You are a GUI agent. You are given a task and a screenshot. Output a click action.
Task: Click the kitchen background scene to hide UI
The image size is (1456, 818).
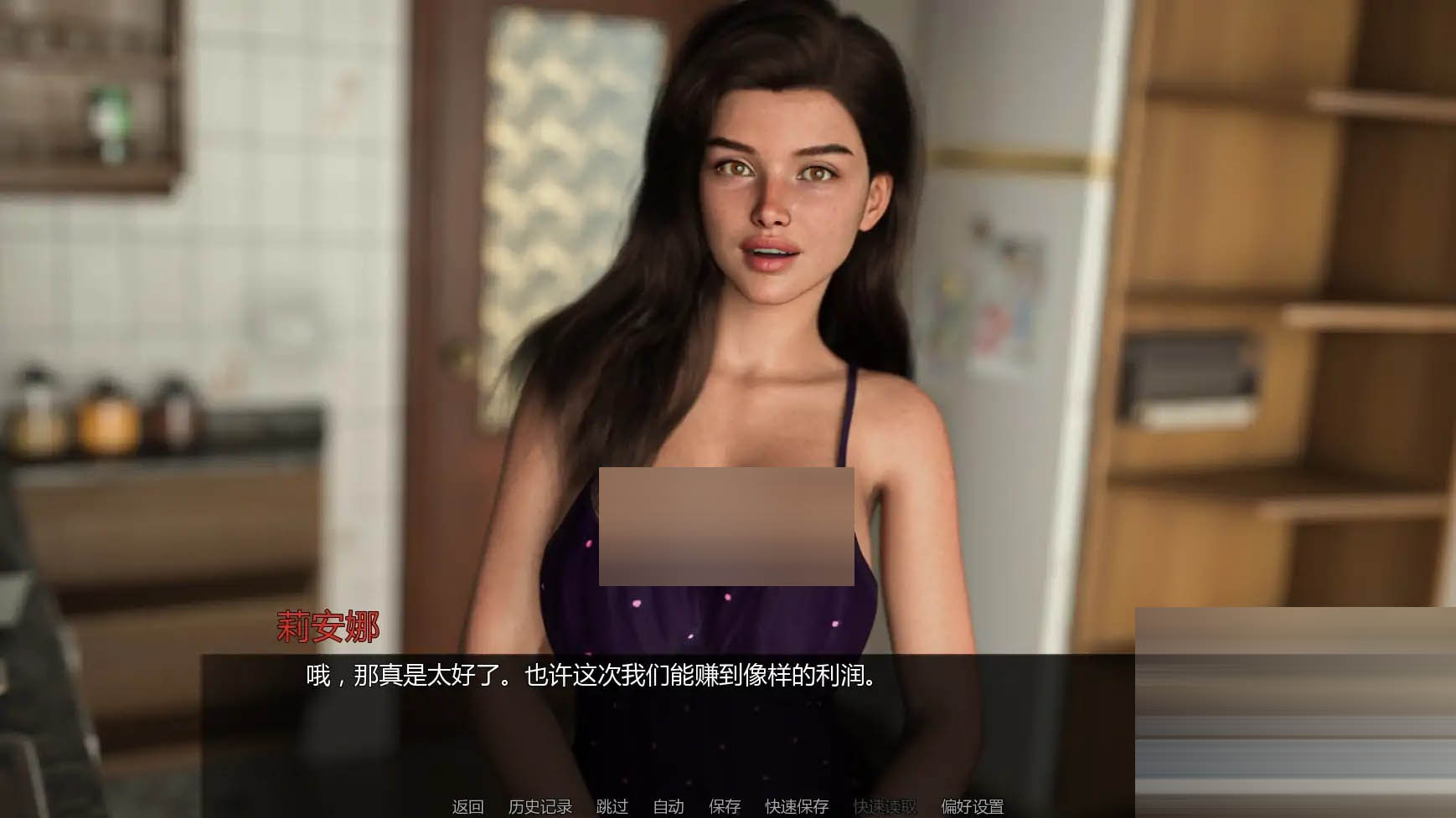click(168, 251)
